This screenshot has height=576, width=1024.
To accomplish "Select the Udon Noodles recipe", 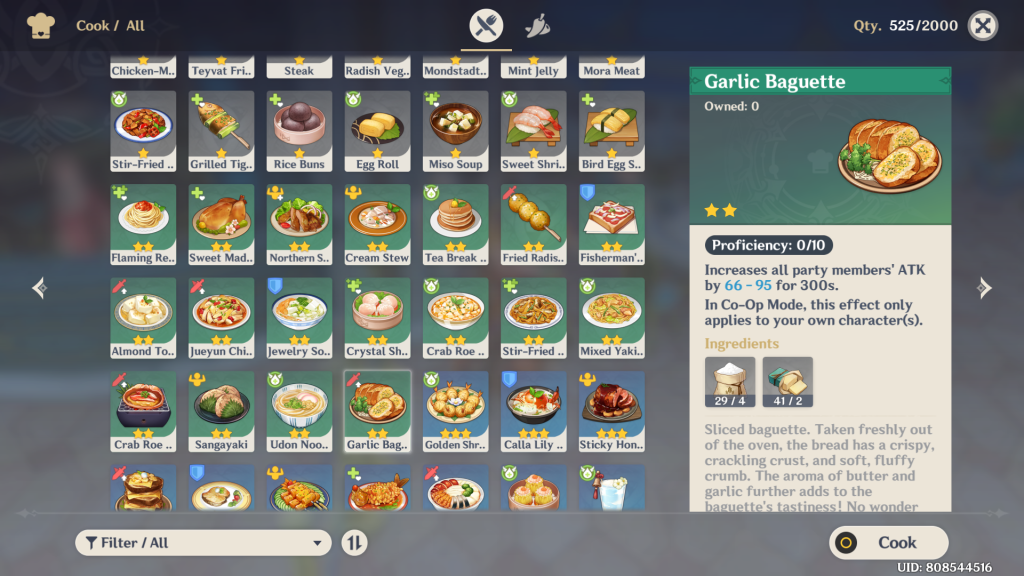I will tap(300, 411).
